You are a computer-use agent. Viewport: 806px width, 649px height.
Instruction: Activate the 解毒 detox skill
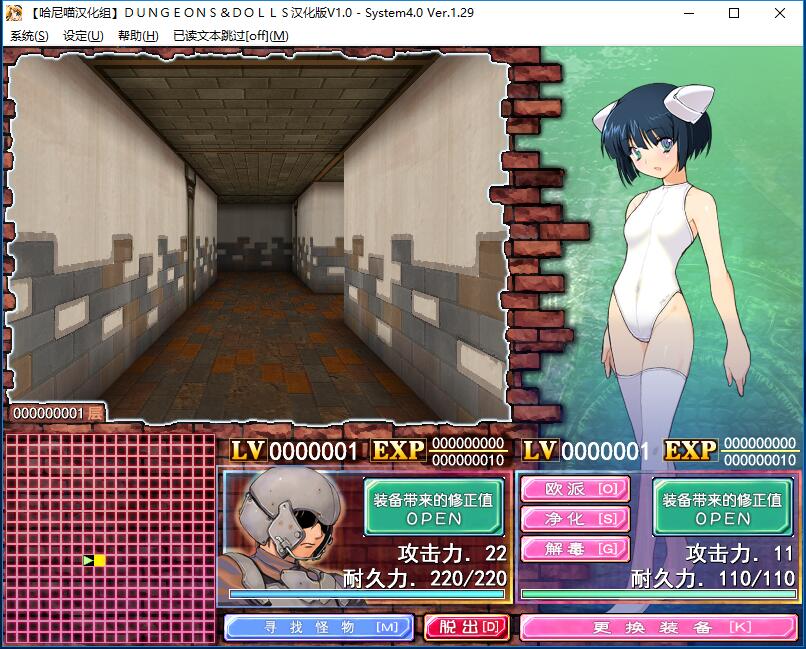click(x=574, y=548)
